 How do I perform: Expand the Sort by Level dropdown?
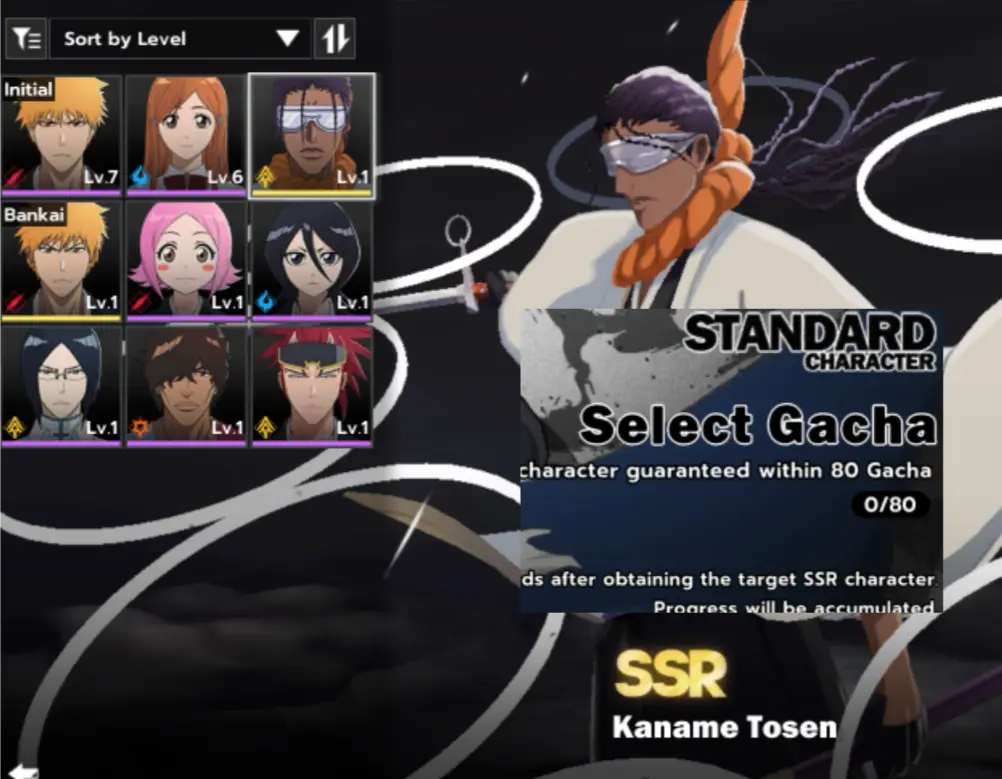point(180,39)
